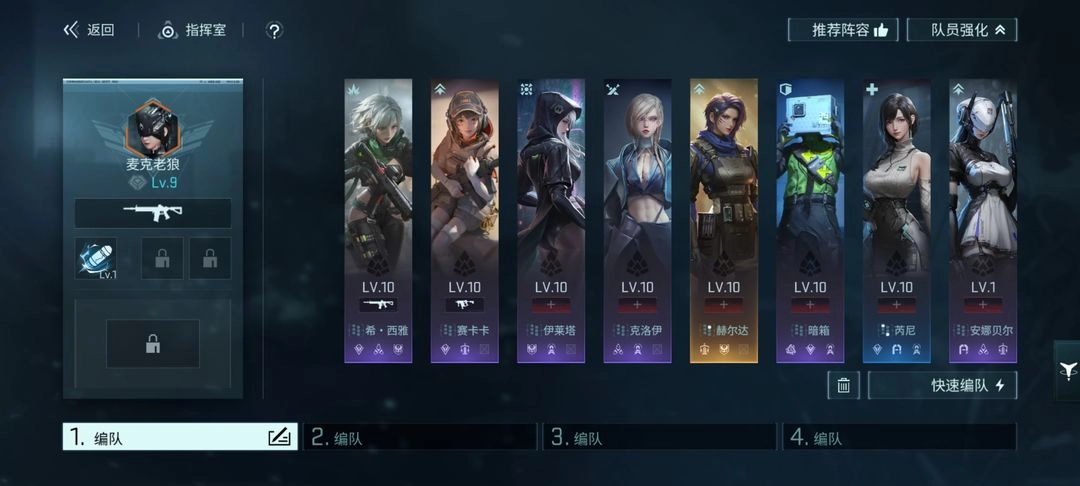
Task: Select the 赛卡卡 character card
Action: (465, 220)
